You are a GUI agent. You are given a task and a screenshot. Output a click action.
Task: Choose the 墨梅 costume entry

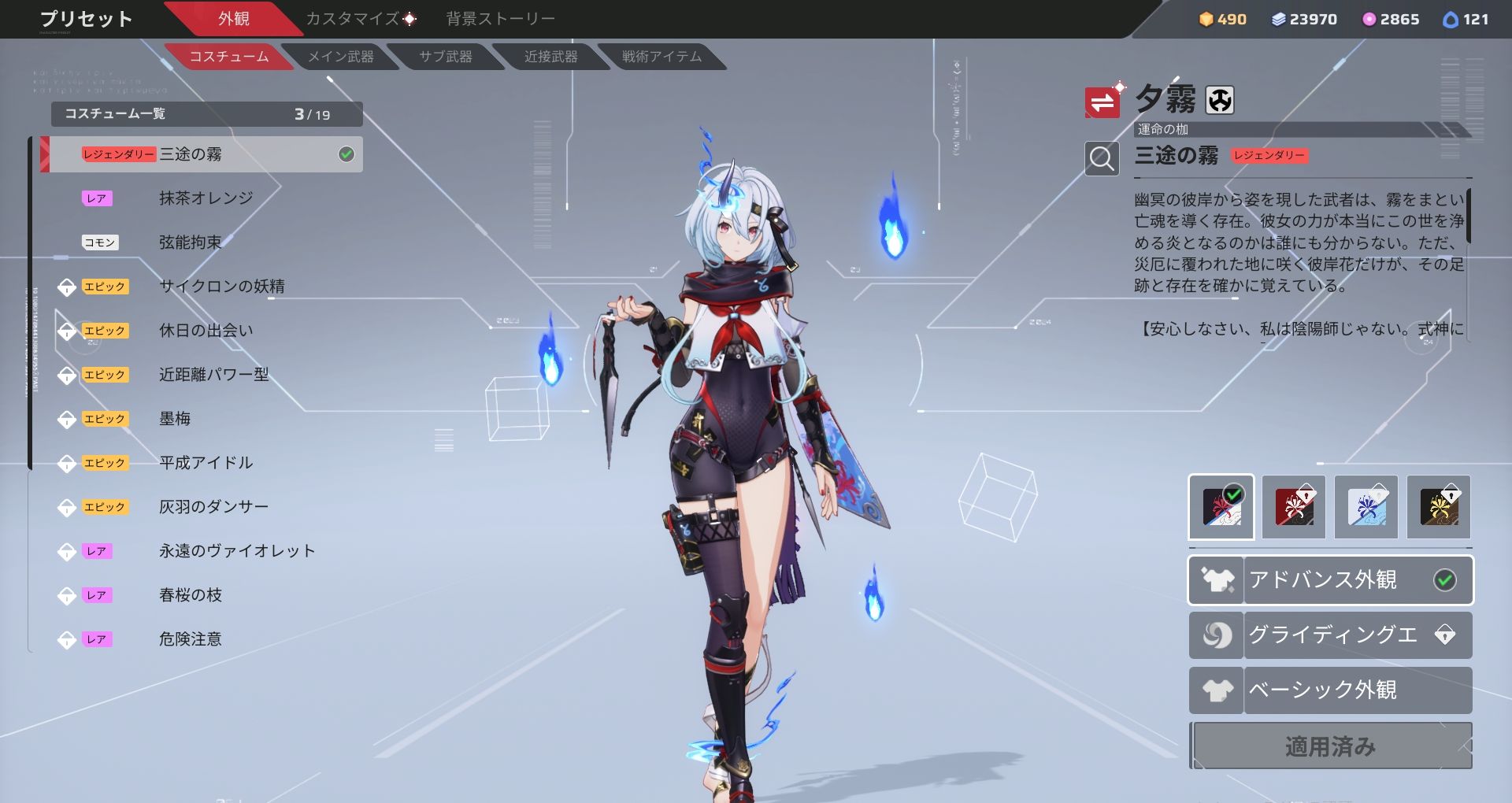175,419
